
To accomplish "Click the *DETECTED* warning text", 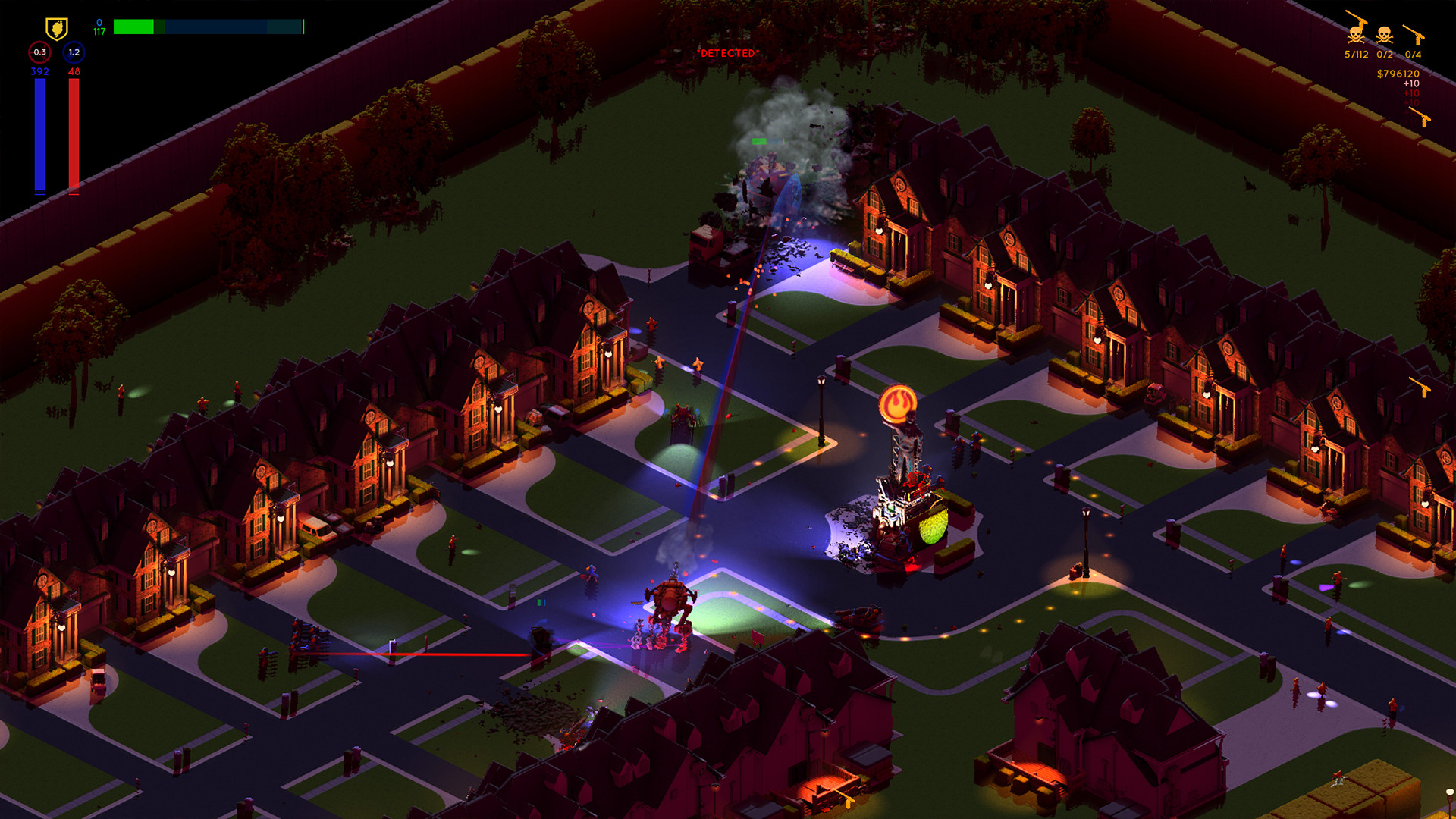I will pyautogui.click(x=728, y=54).
